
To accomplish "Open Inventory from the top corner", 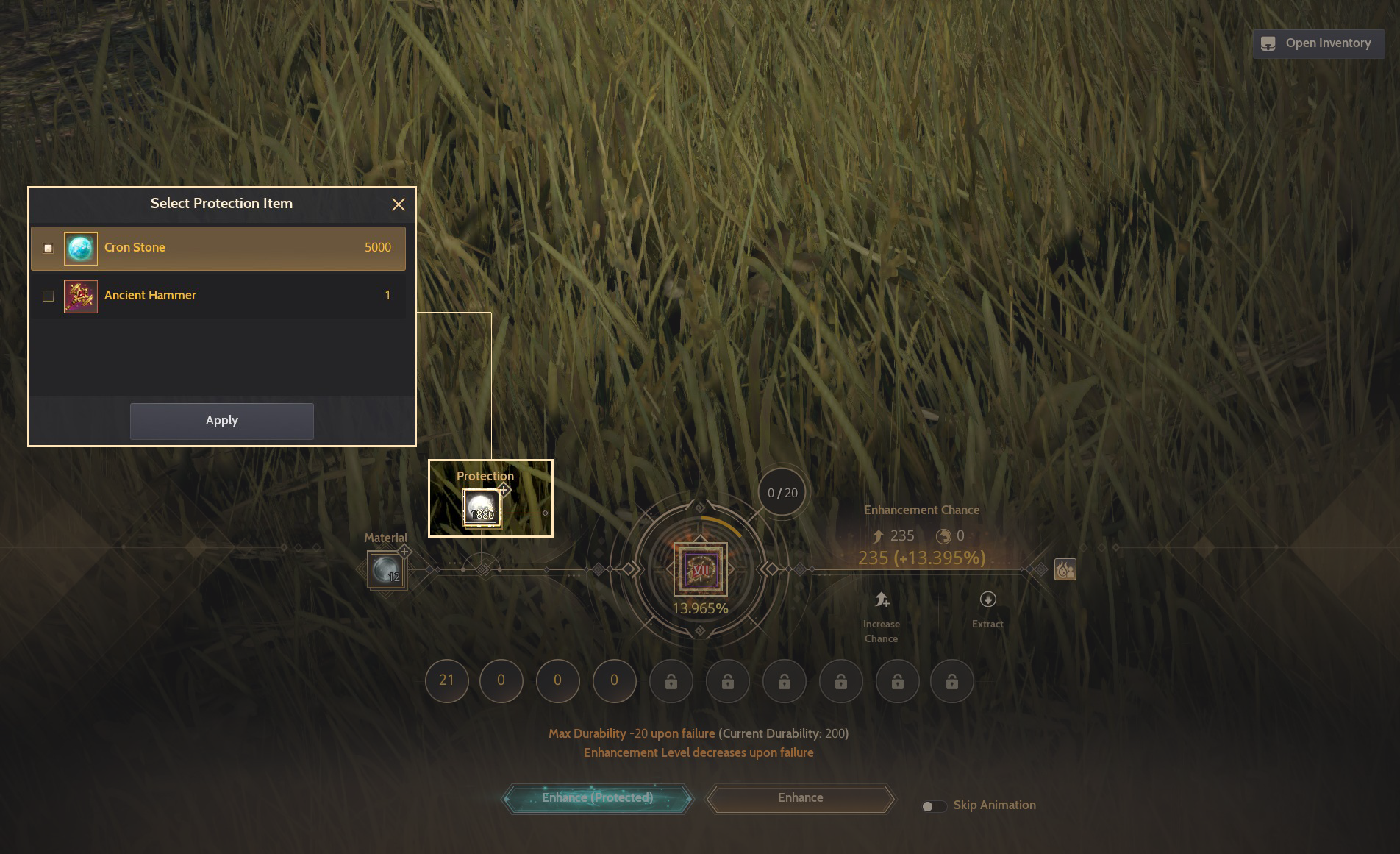I will pos(1318,43).
